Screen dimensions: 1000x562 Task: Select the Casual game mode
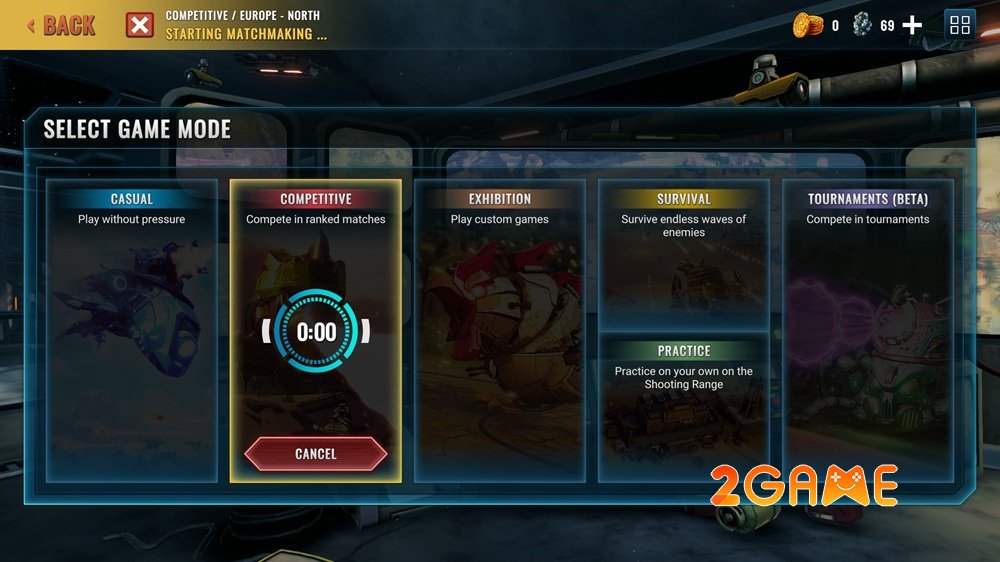[x=132, y=330]
